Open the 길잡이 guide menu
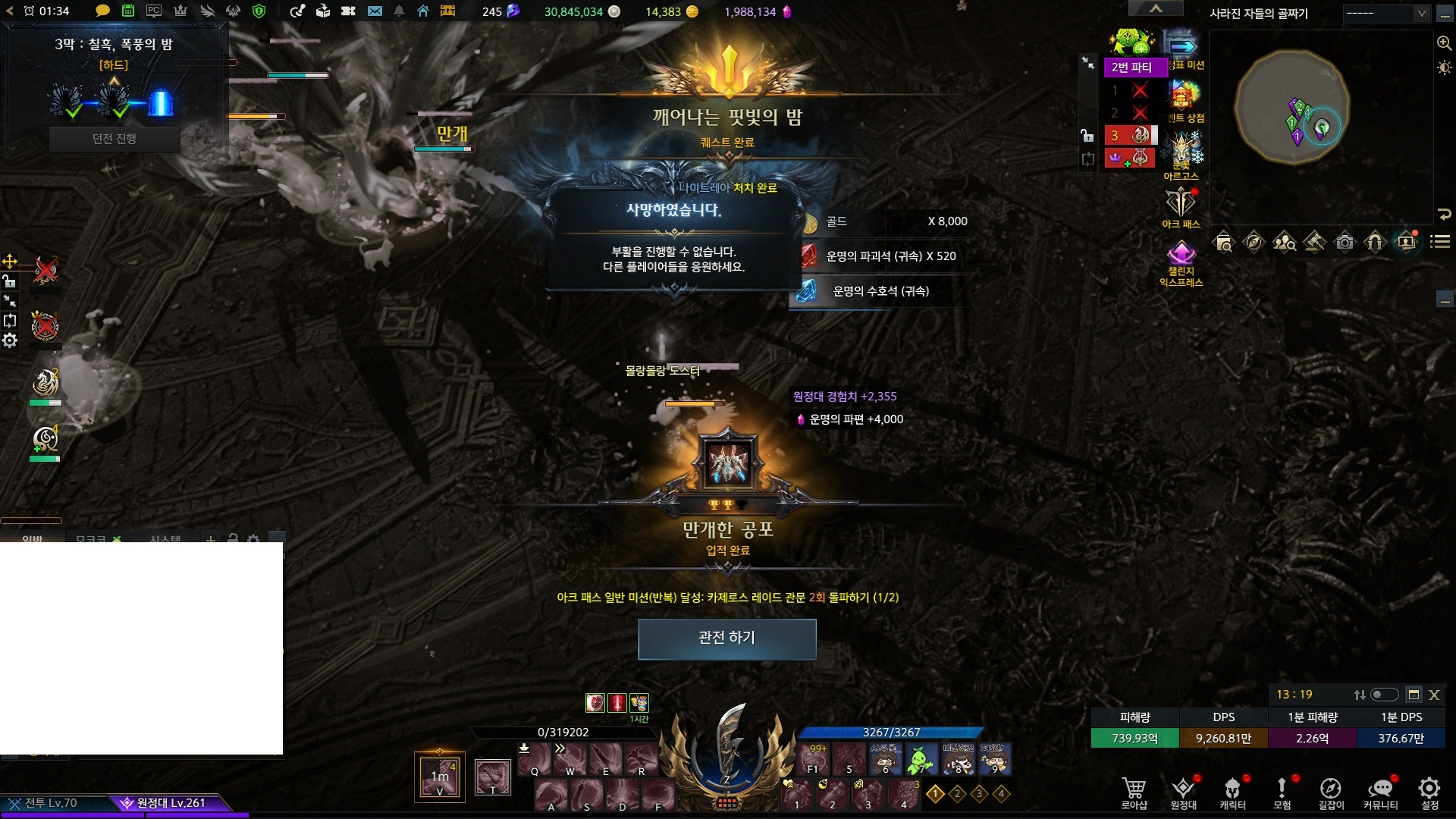 [x=1331, y=792]
